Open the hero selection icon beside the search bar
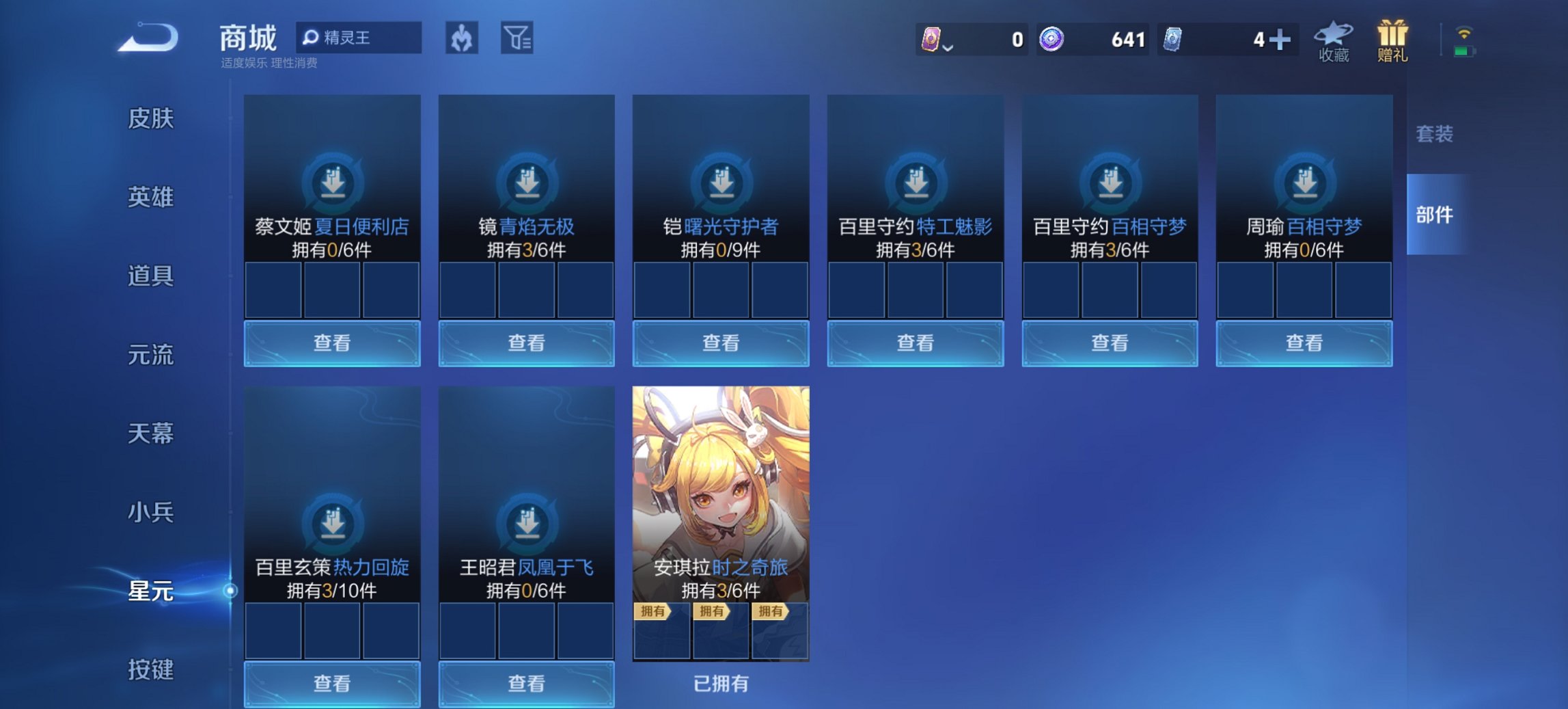 click(462, 38)
